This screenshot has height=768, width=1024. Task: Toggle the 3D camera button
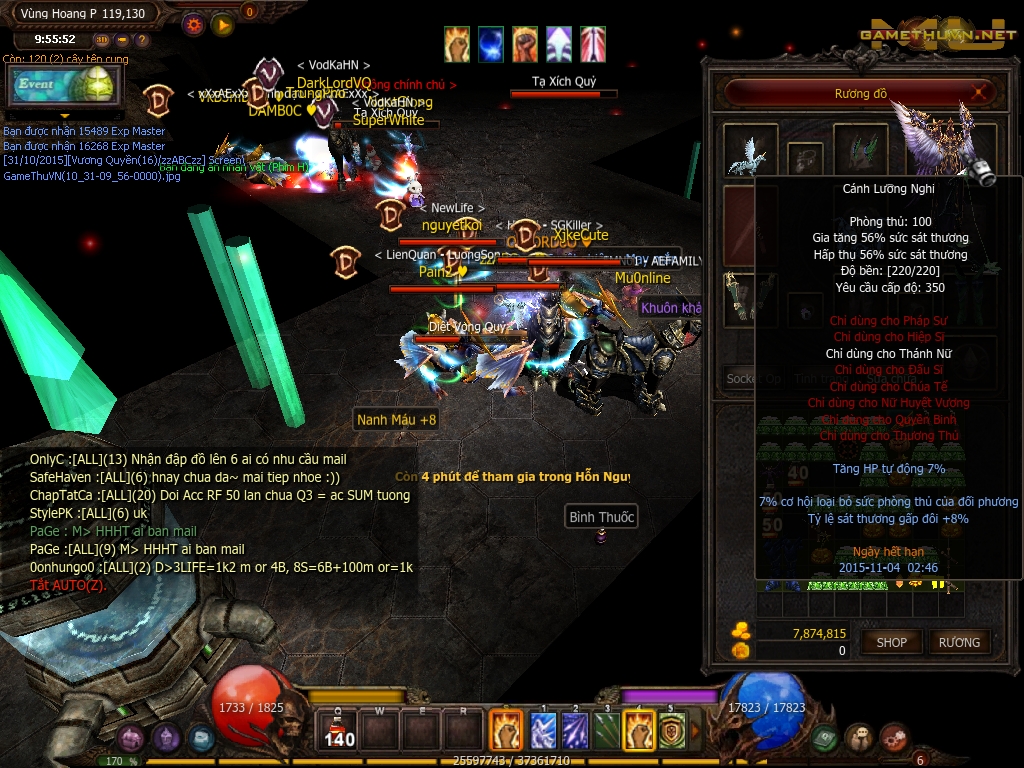(102, 40)
